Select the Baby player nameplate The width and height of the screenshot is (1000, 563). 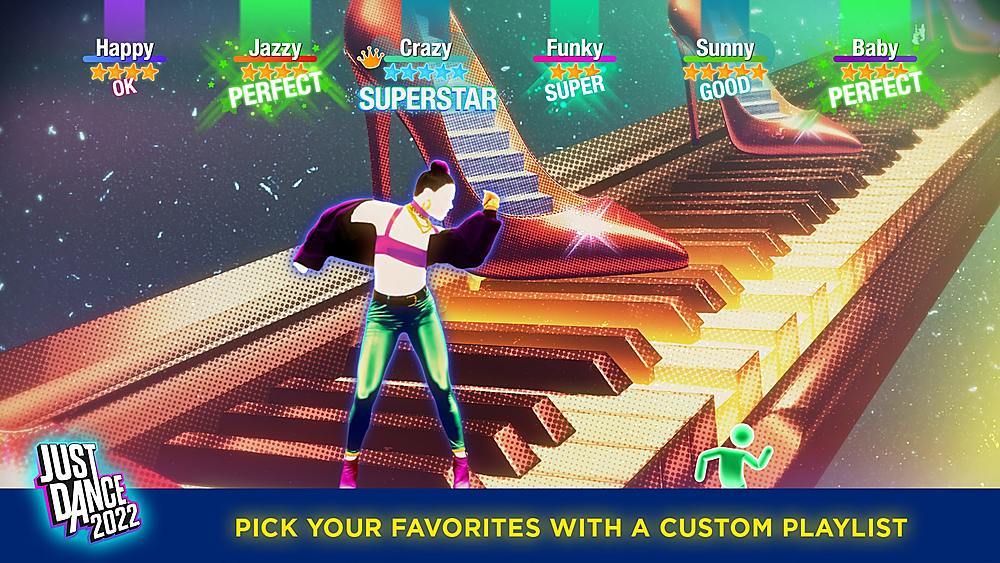874,48
